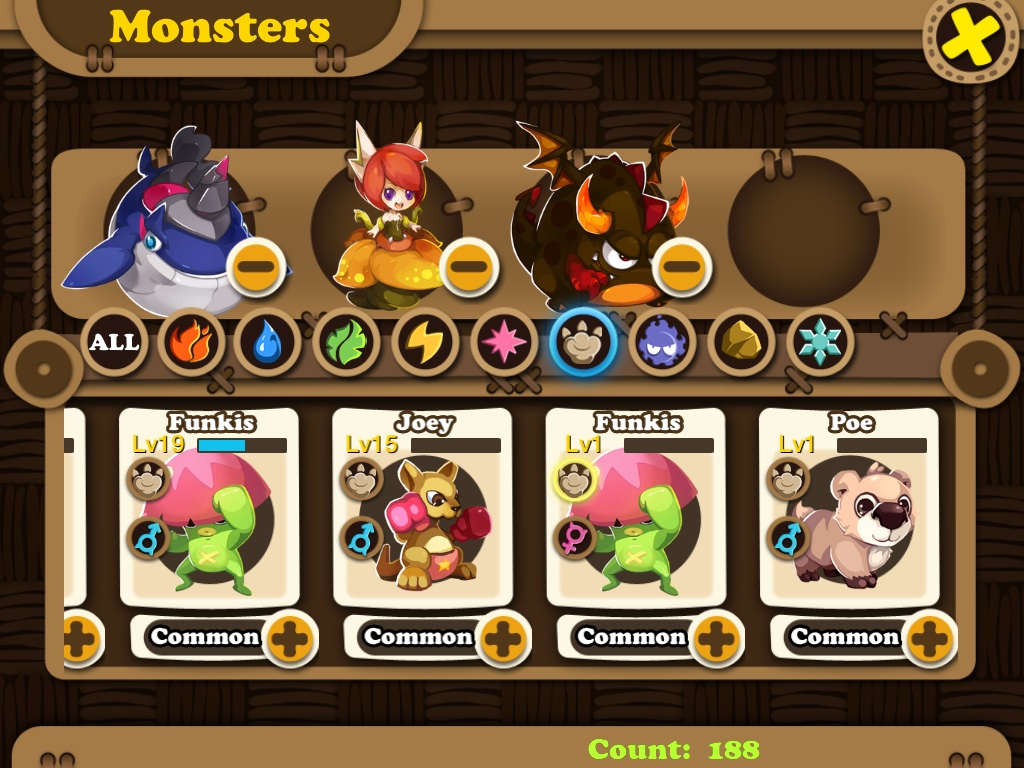This screenshot has height=768, width=1024.
Task: Select the paw print element filter
Action: point(581,342)
